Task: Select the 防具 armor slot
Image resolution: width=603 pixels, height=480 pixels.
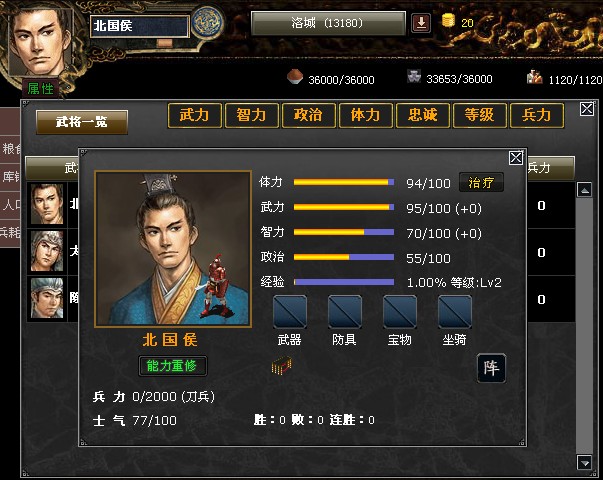Action: tap(344, 311)
